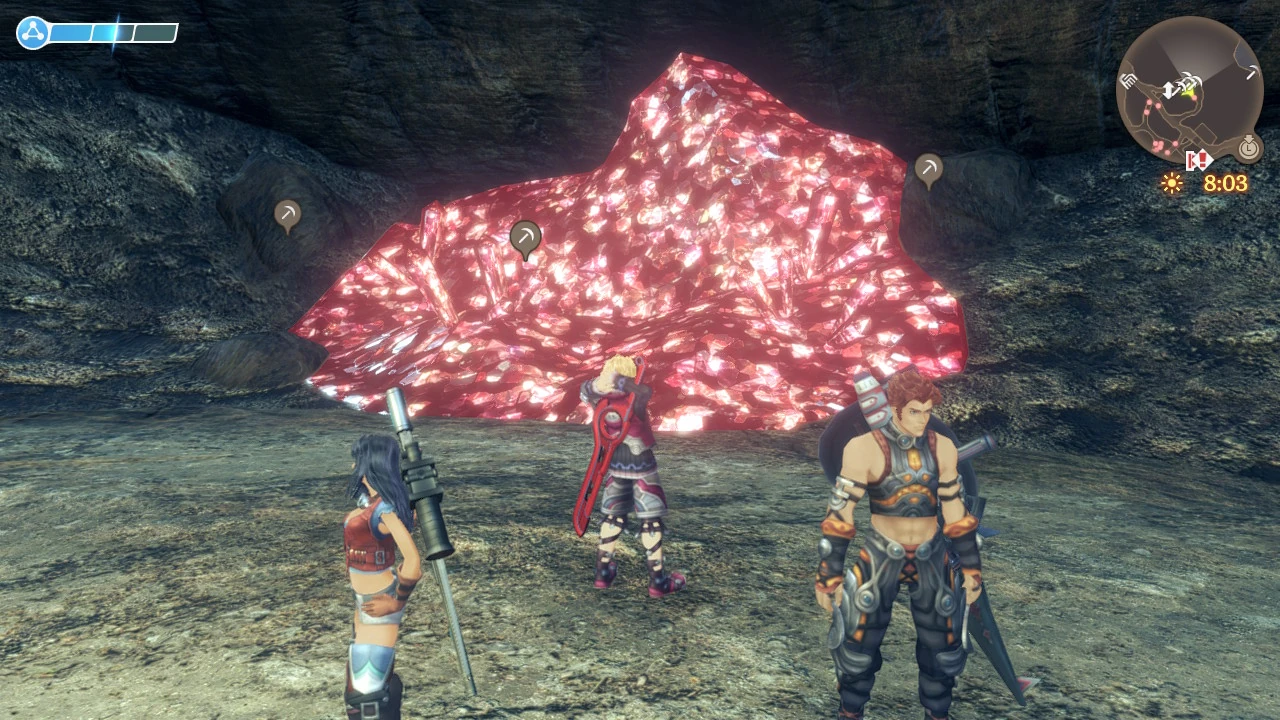Click the empty third Party Gauge segment

[x=155, y=32]
